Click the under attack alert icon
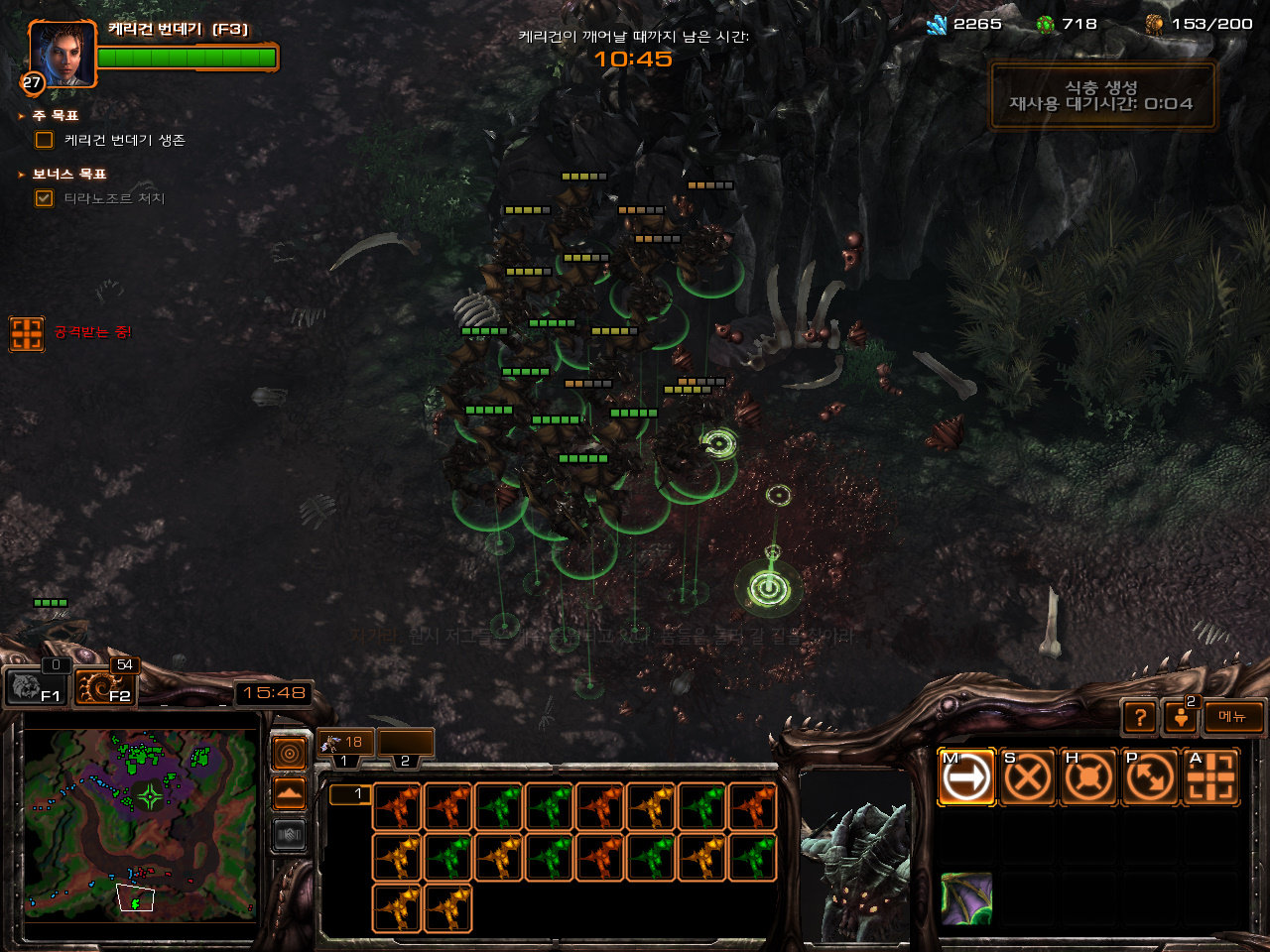 pos(27,334)
